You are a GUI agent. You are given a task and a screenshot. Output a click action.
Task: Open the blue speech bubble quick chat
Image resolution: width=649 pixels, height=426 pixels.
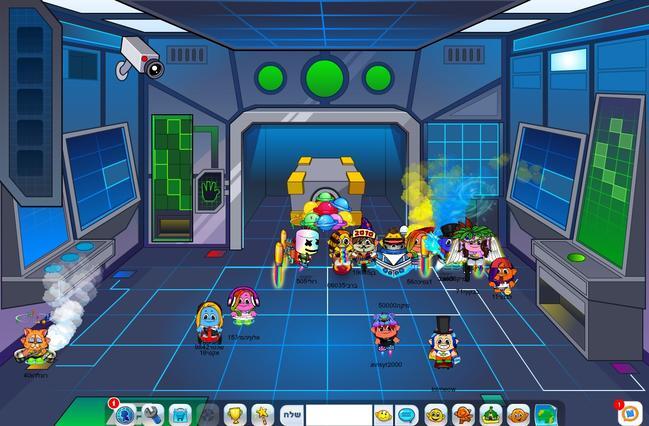[x=407, y=414]
